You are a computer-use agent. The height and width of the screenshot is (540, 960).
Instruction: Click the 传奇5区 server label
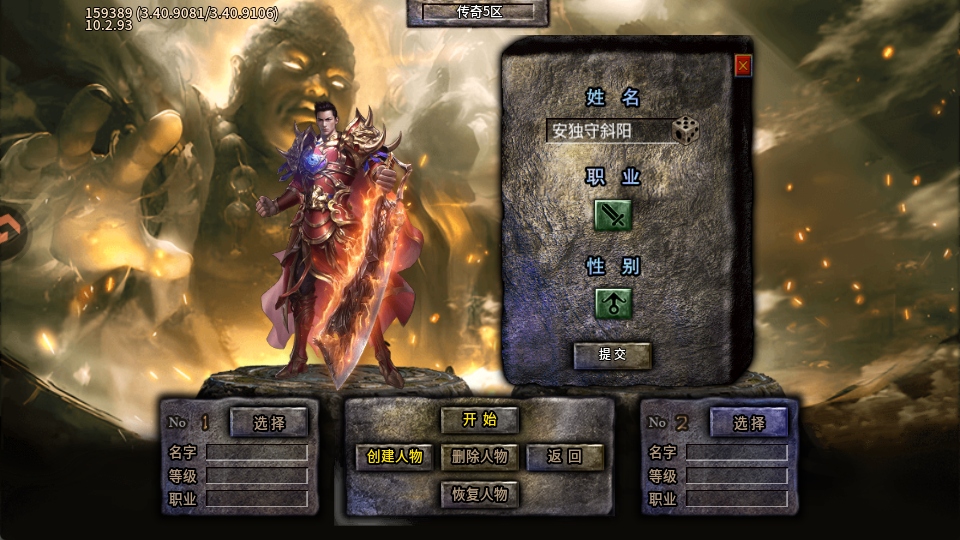tap(478, 12)
